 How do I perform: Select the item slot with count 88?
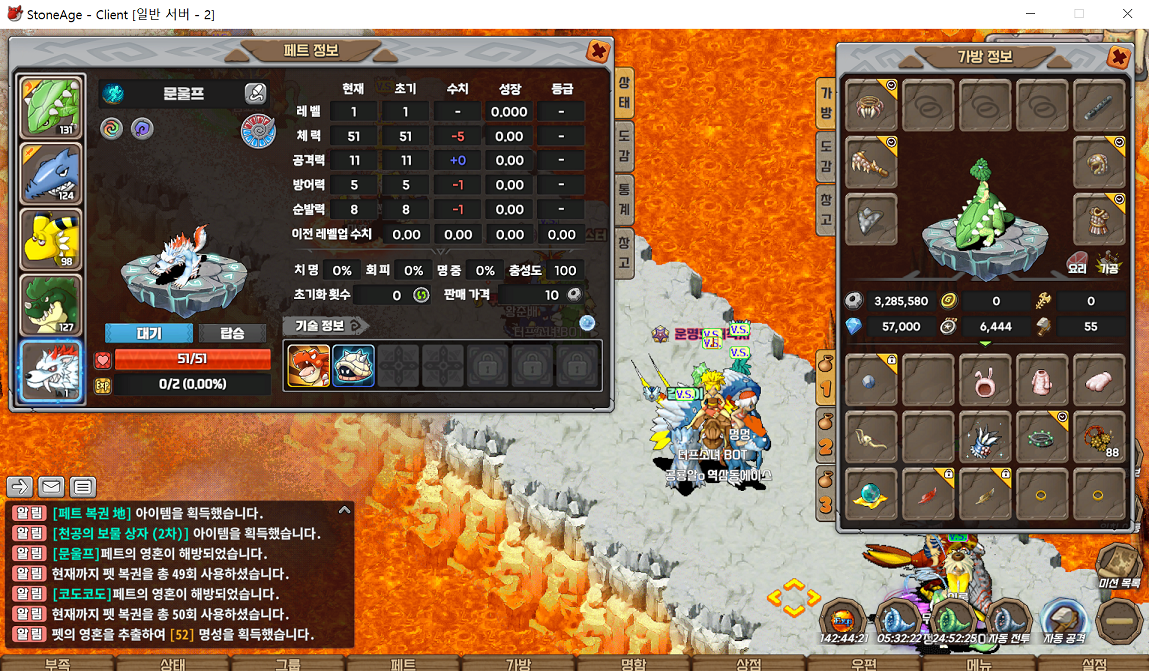1099,437
